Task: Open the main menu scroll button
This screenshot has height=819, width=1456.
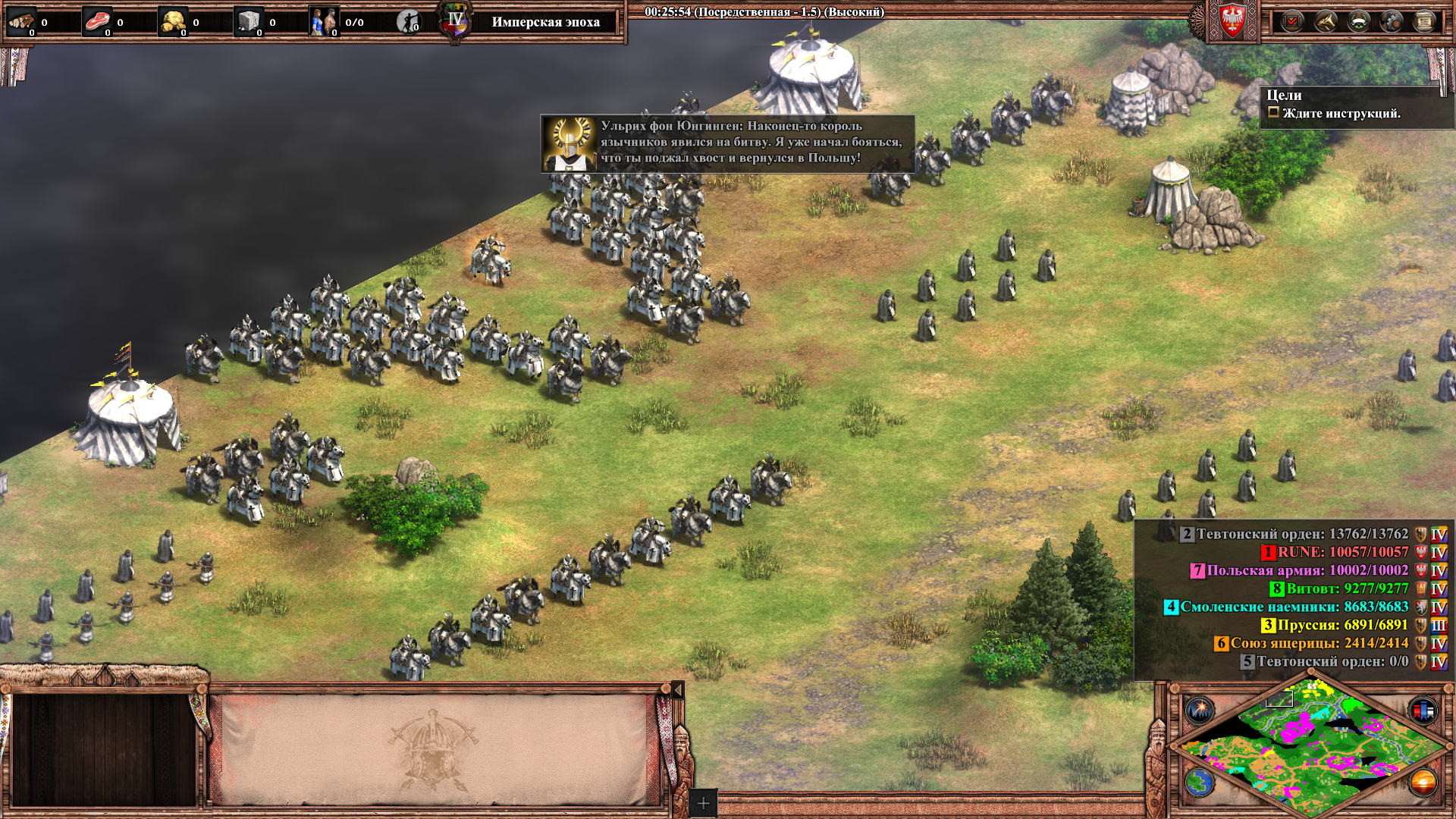Action: (x=1425, y=21)
